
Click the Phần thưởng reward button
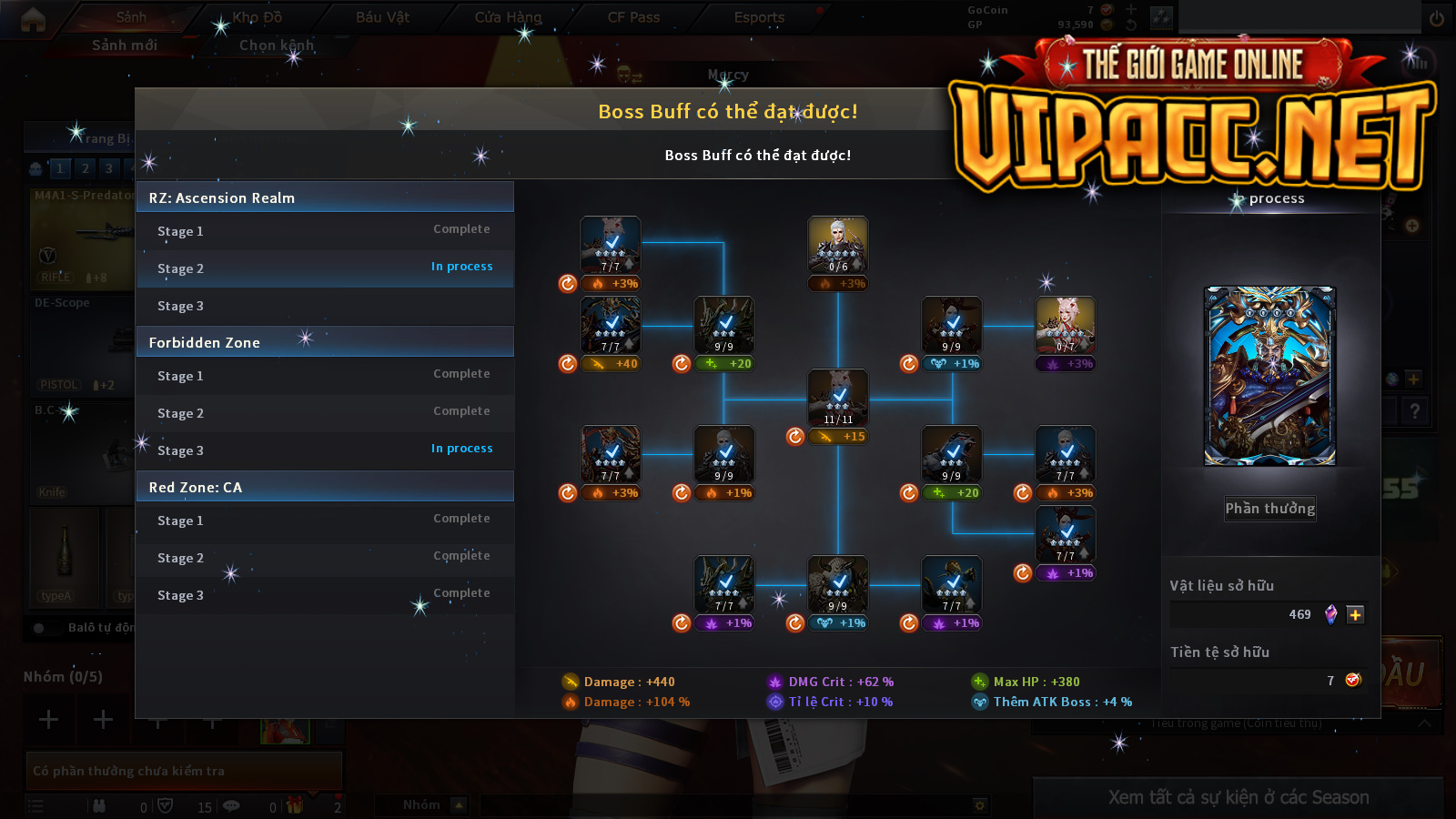point(1269,509)
